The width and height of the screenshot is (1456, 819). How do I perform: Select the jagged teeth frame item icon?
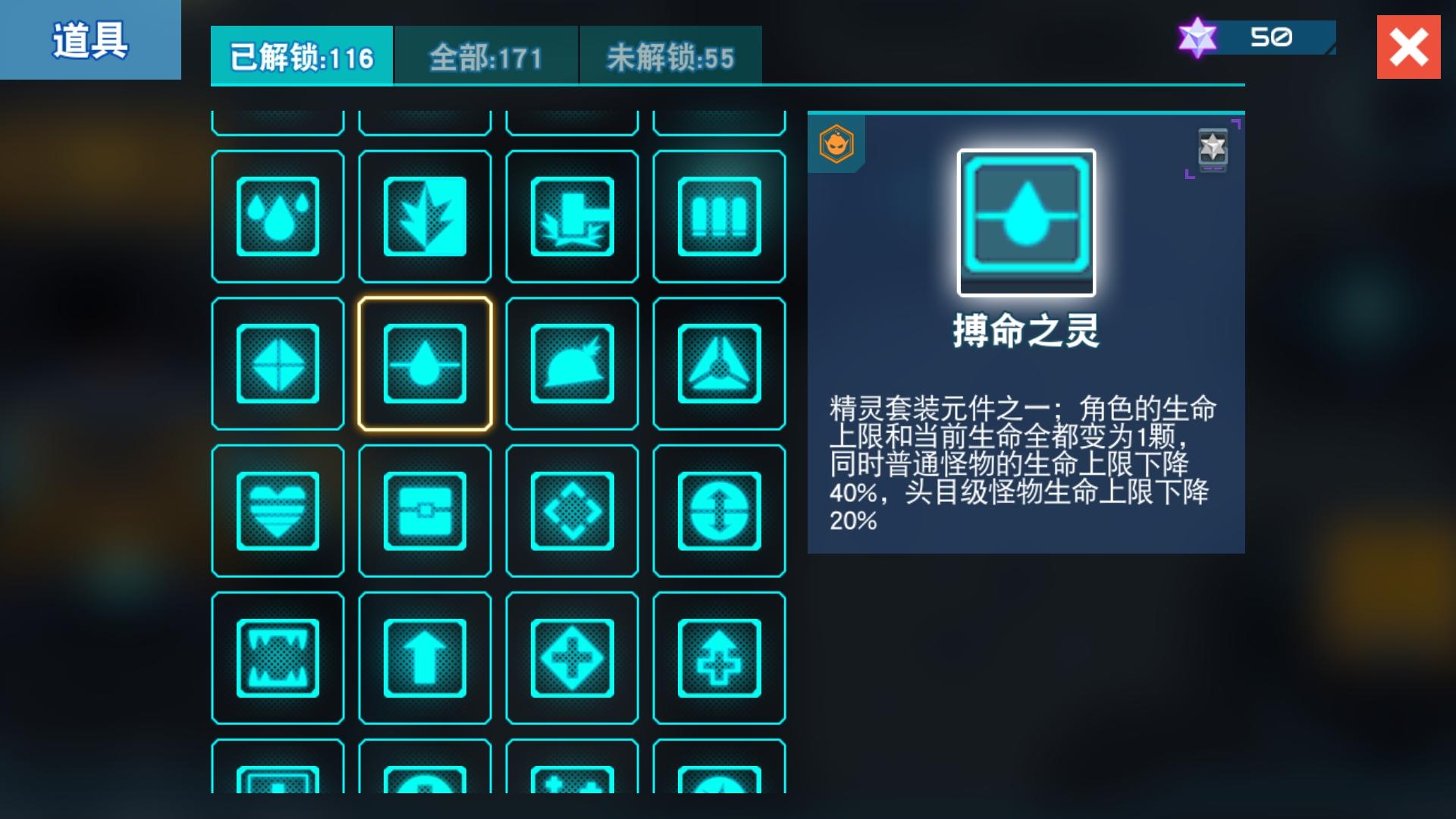pos(277,657)
